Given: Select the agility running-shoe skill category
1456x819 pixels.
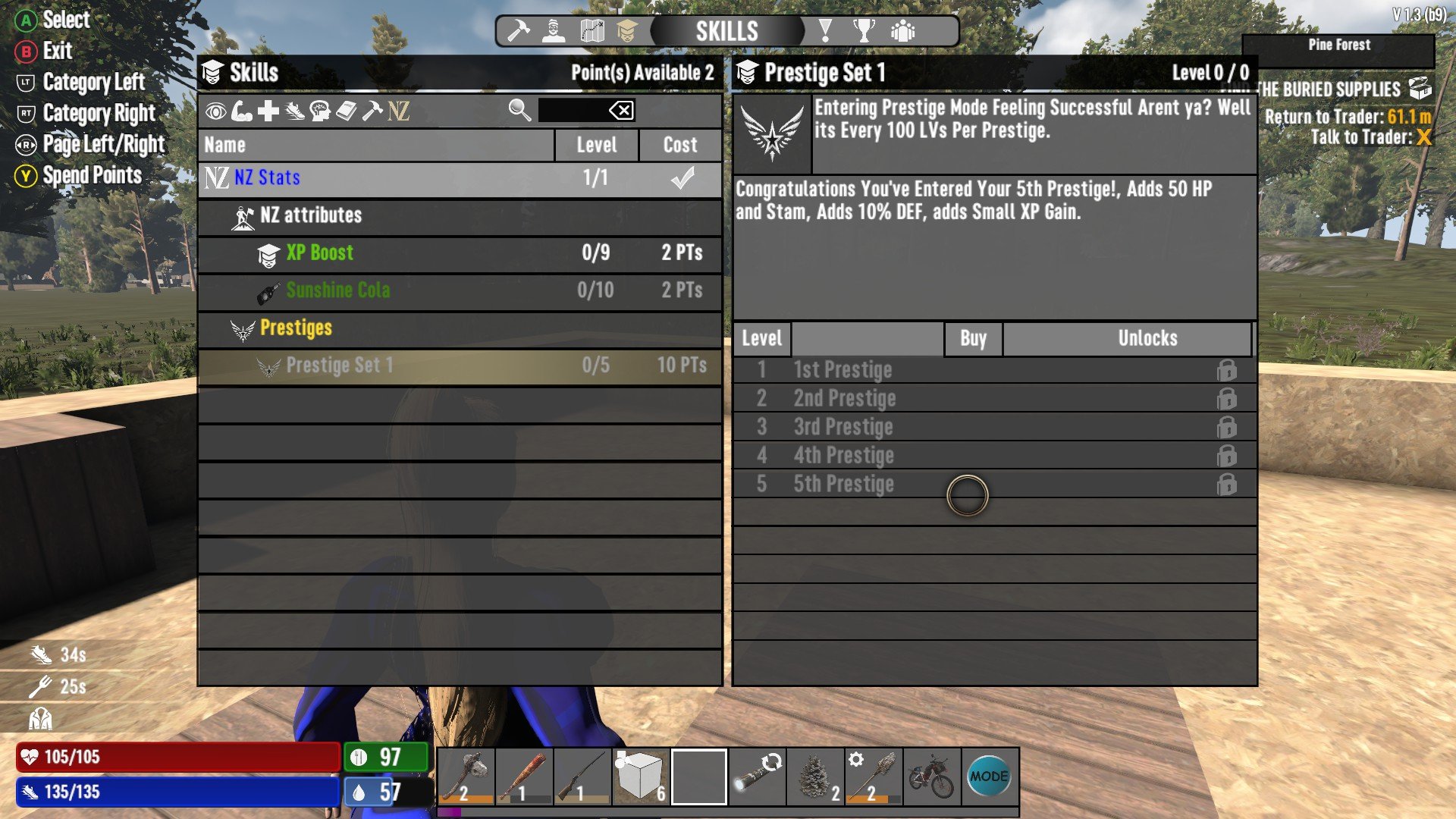Looking at the screenshot, I should (294, 112).
